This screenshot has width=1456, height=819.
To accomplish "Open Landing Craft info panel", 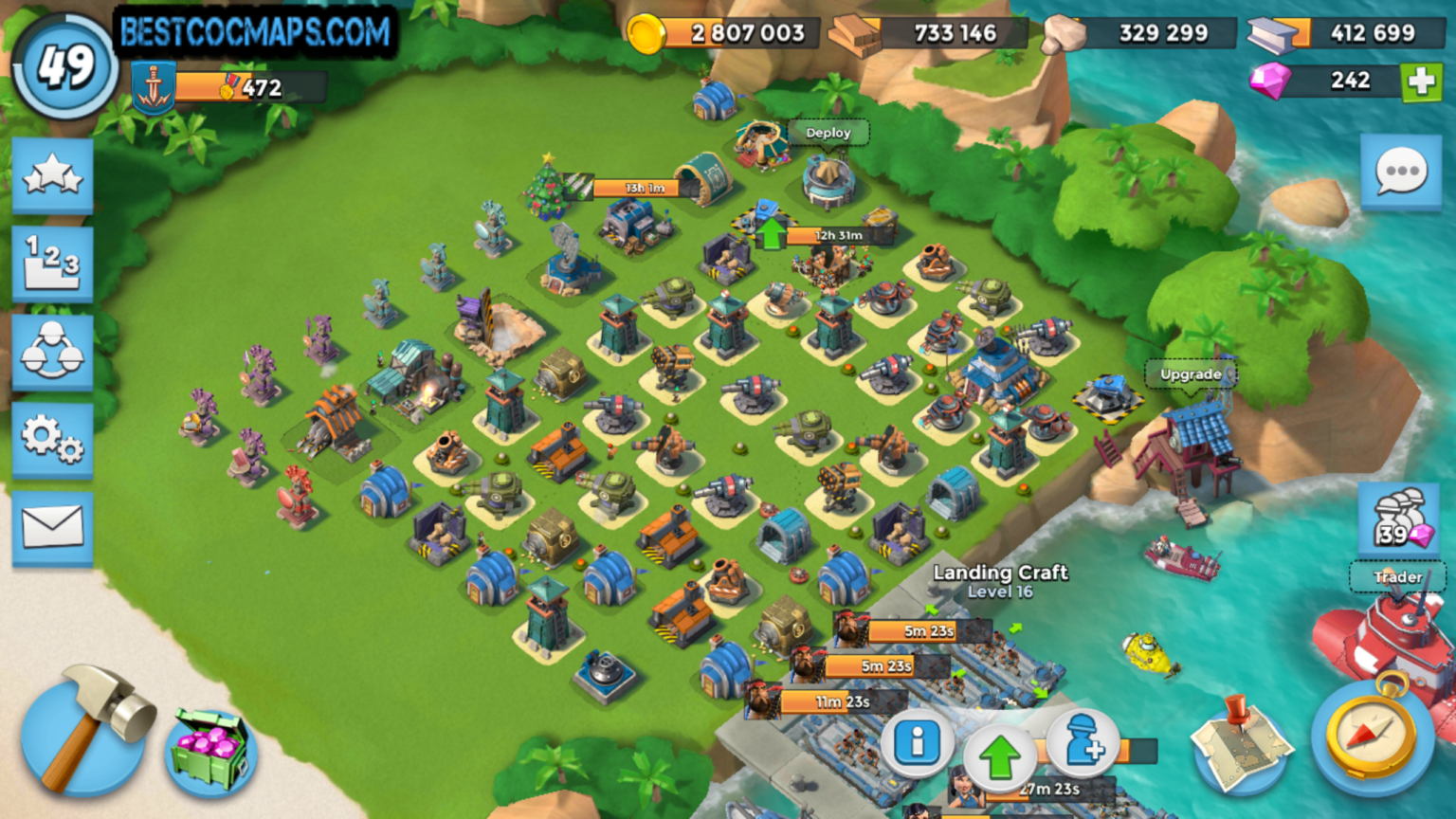I will coord(919,745).
